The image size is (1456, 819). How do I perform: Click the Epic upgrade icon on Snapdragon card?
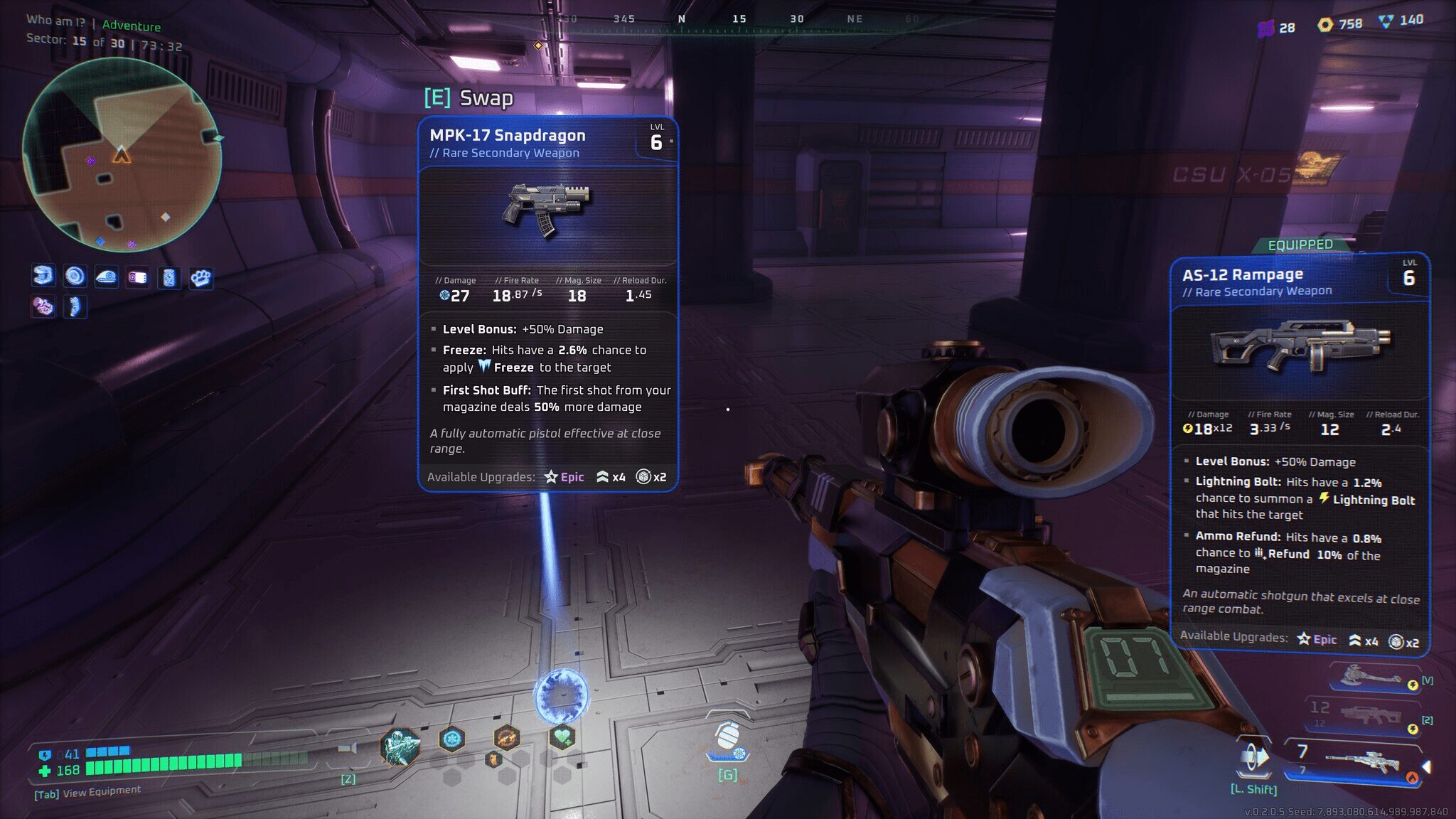(551, 477)
